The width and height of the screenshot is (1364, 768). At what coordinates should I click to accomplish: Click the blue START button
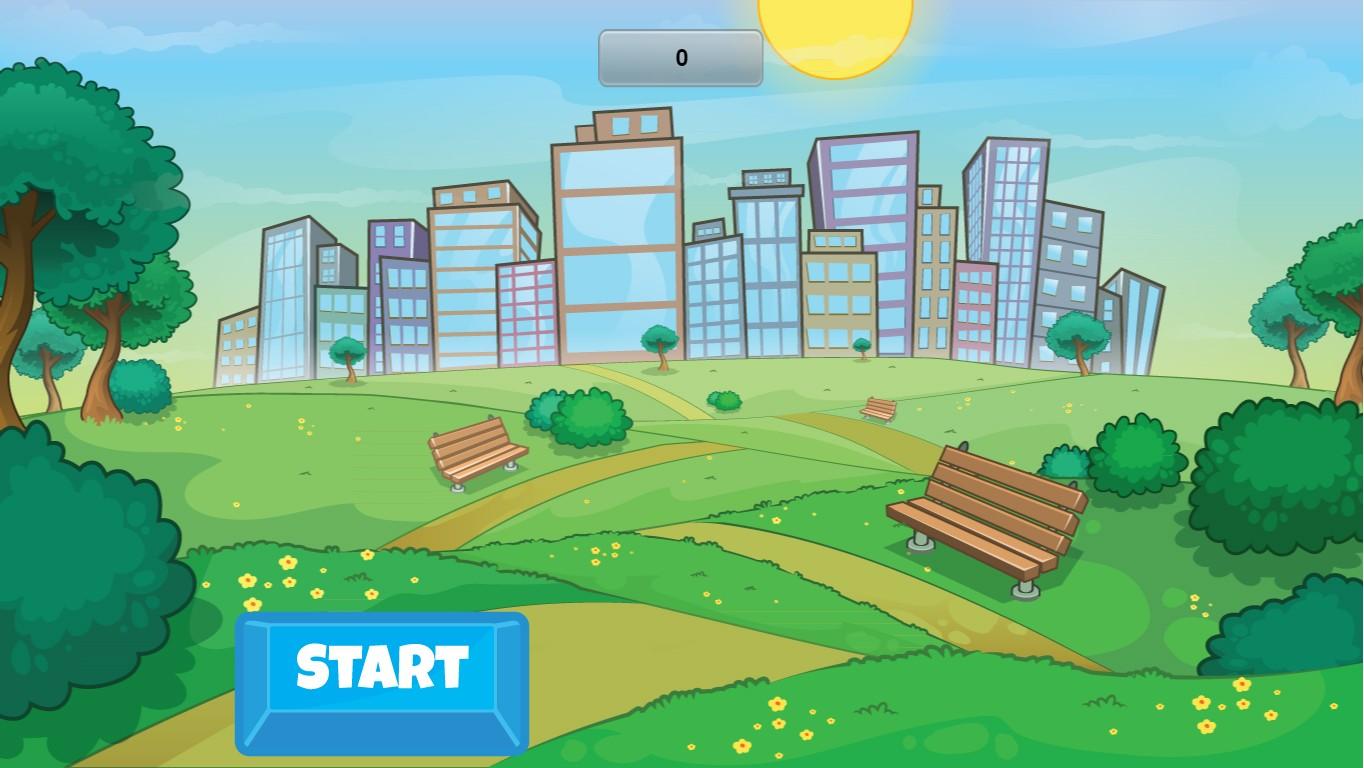coord(382,682)
